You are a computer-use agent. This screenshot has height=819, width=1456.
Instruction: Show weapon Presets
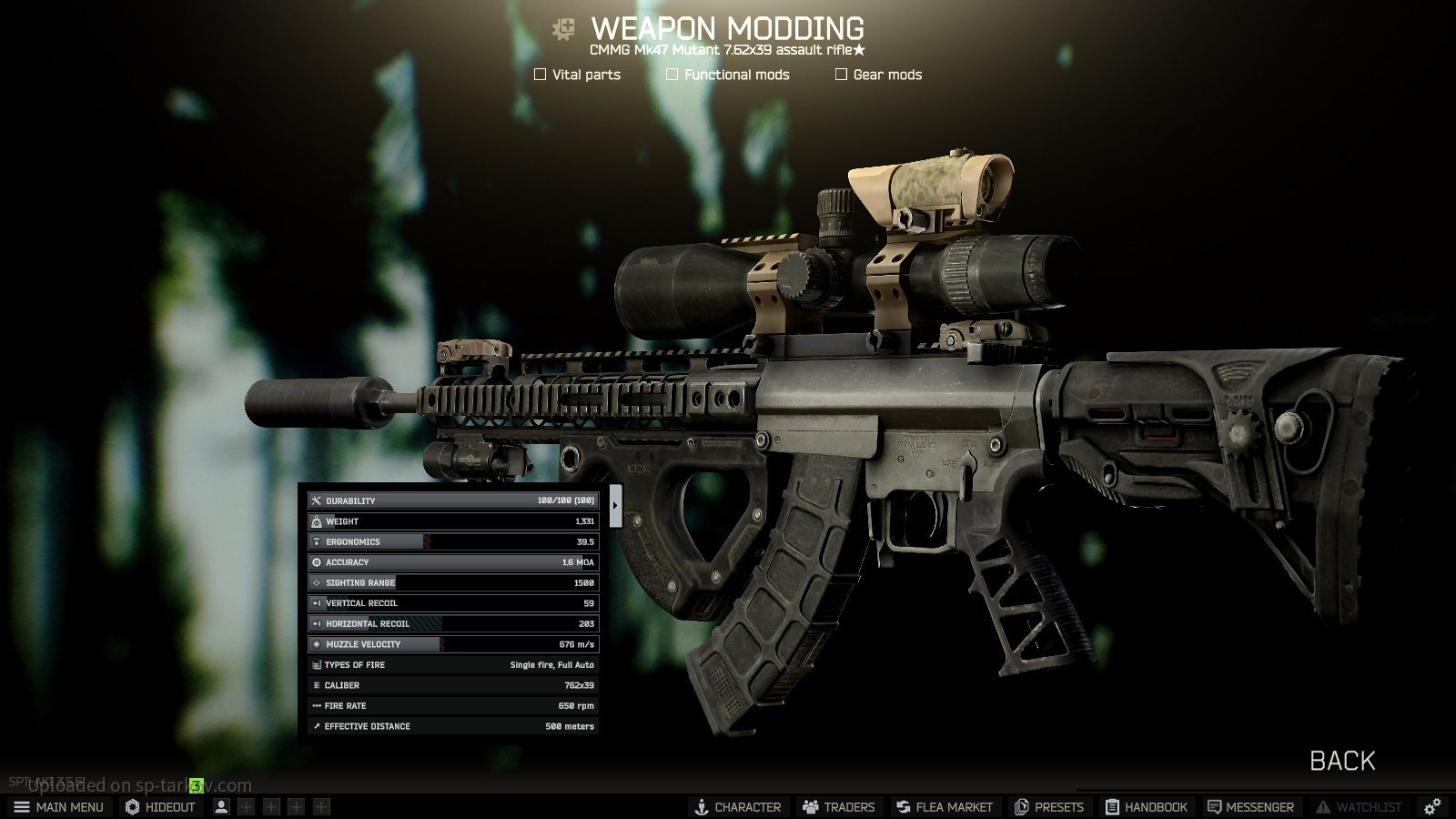coord(1049,807)
